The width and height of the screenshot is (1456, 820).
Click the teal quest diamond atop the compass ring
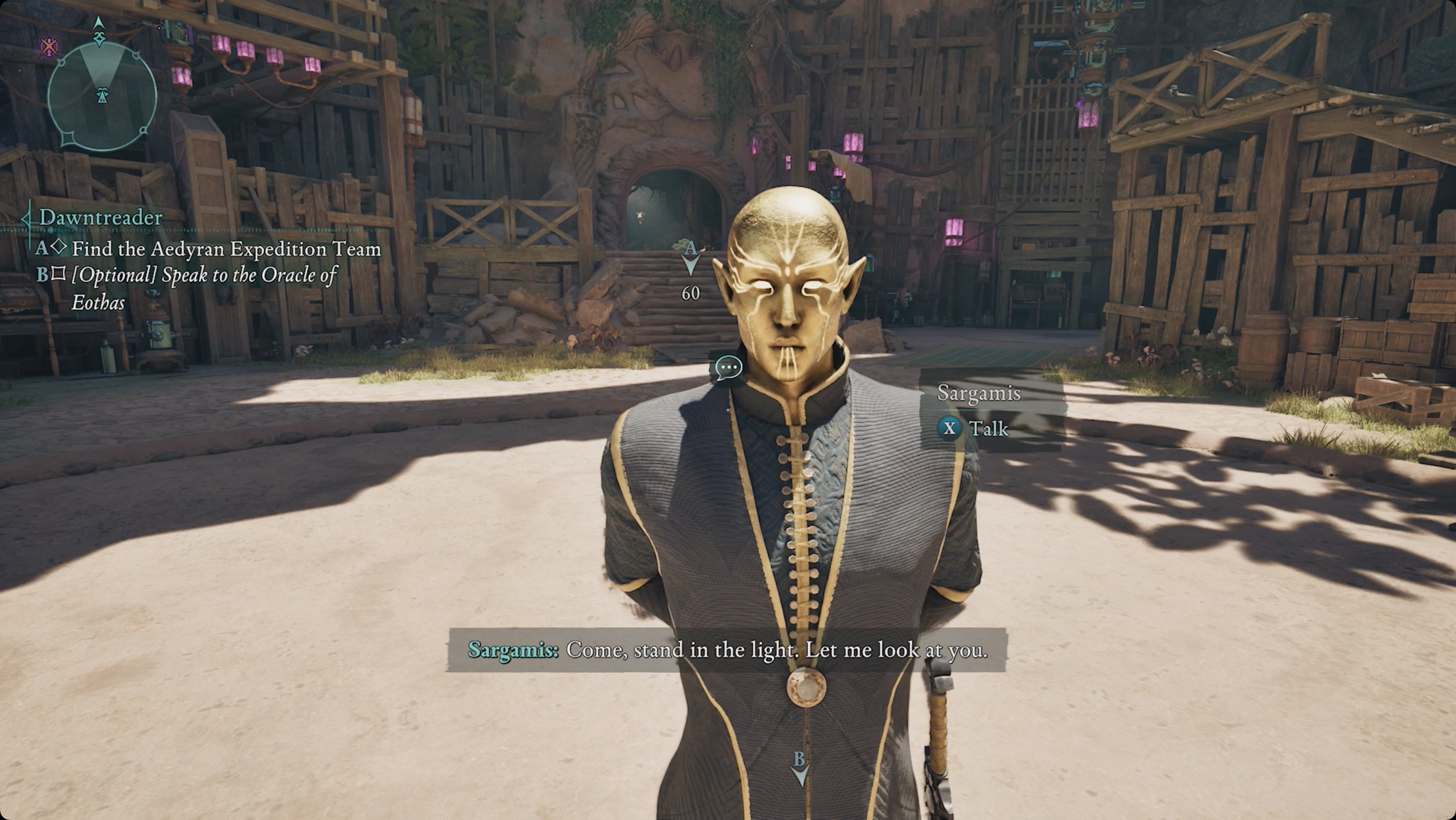(x=100, y=39)
